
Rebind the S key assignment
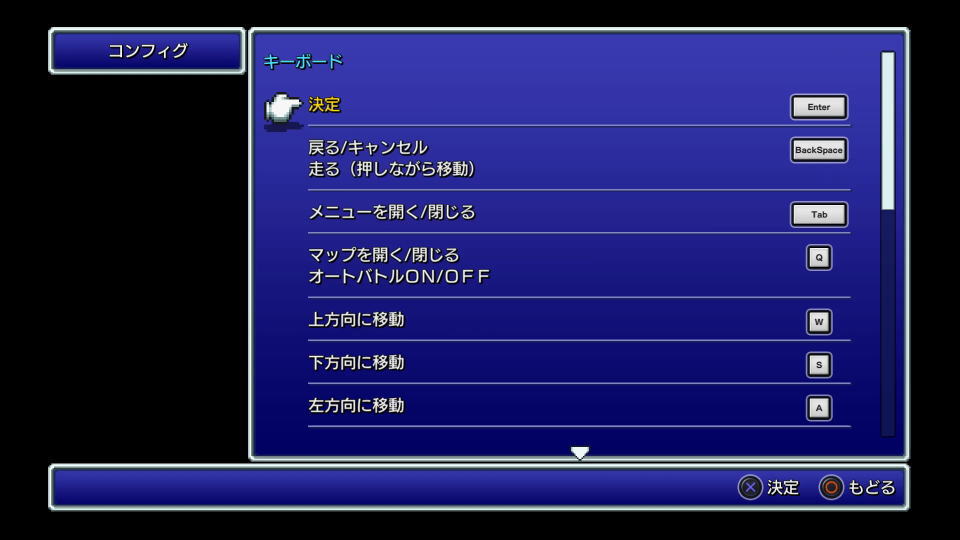point(819,364)
